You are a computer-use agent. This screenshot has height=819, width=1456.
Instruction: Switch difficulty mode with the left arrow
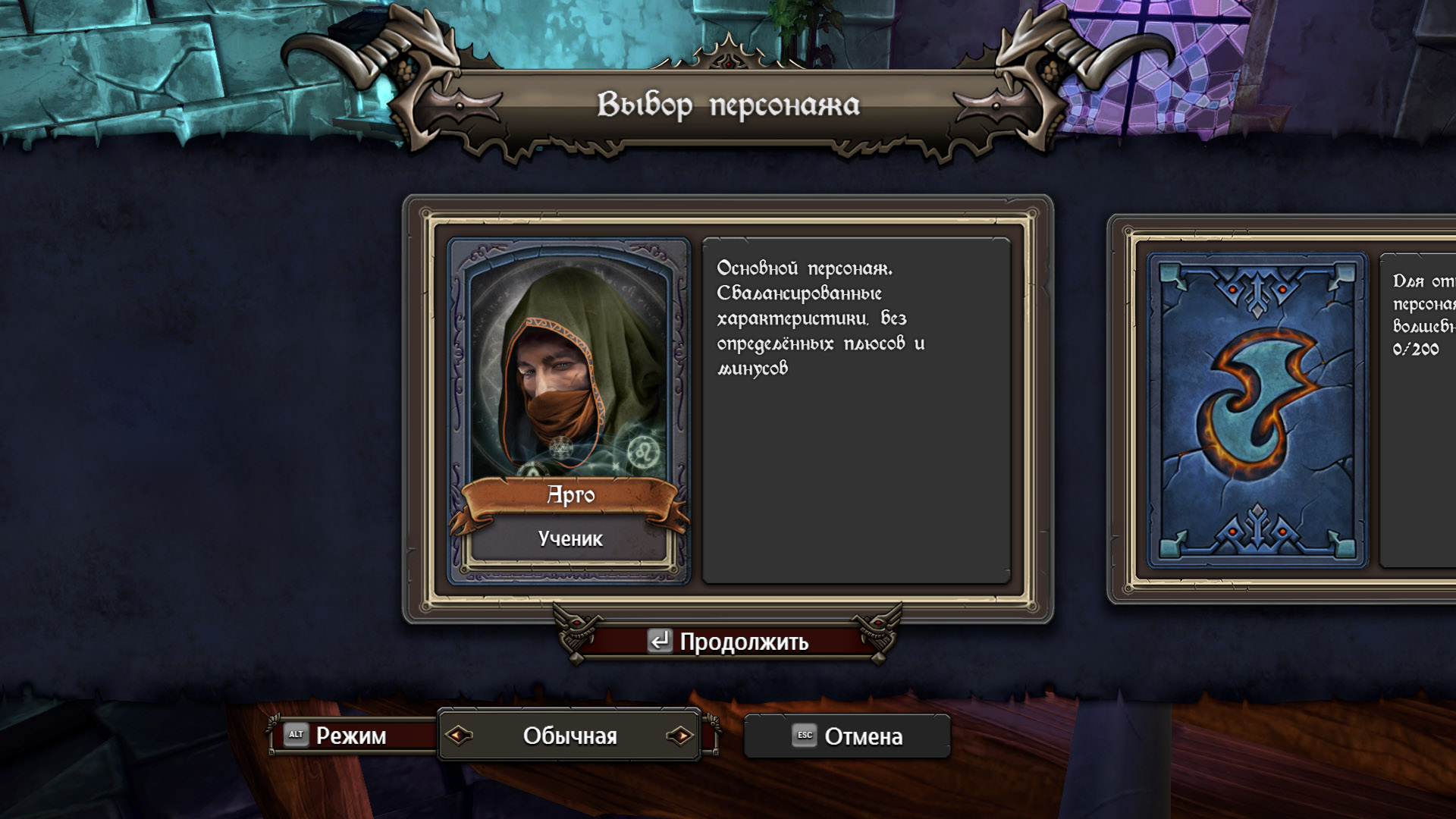tap(460, 735)
